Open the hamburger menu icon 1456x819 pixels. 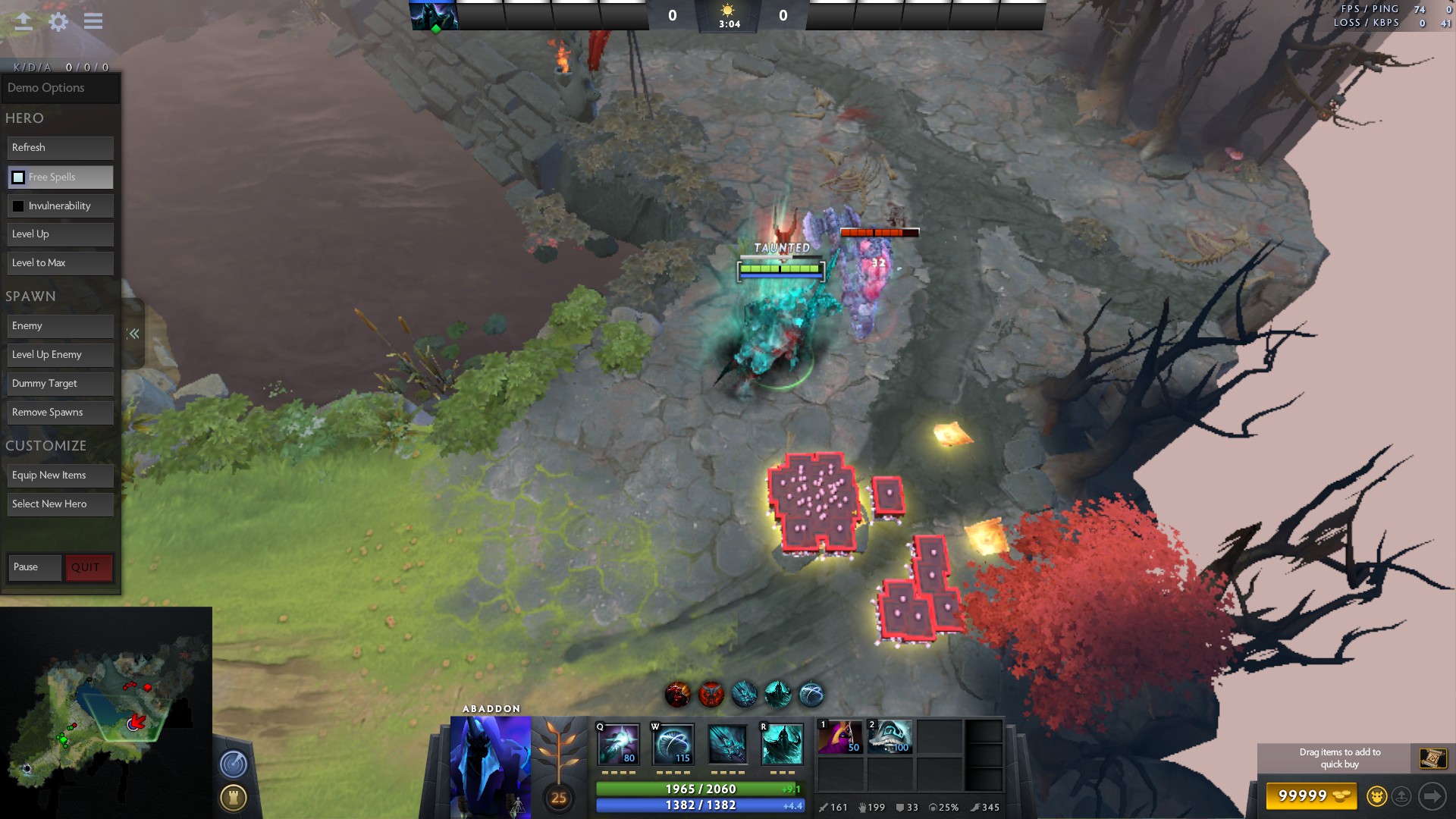point(93,21)
